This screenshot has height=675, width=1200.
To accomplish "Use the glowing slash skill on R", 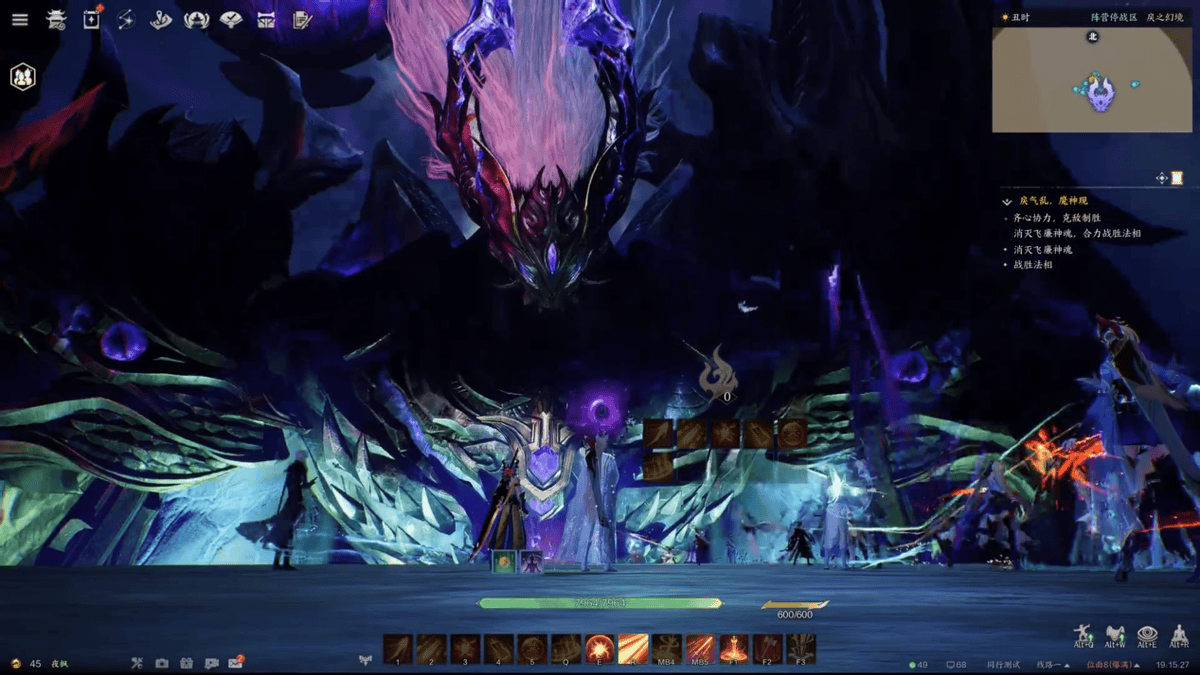I will [x=633, y=647].
